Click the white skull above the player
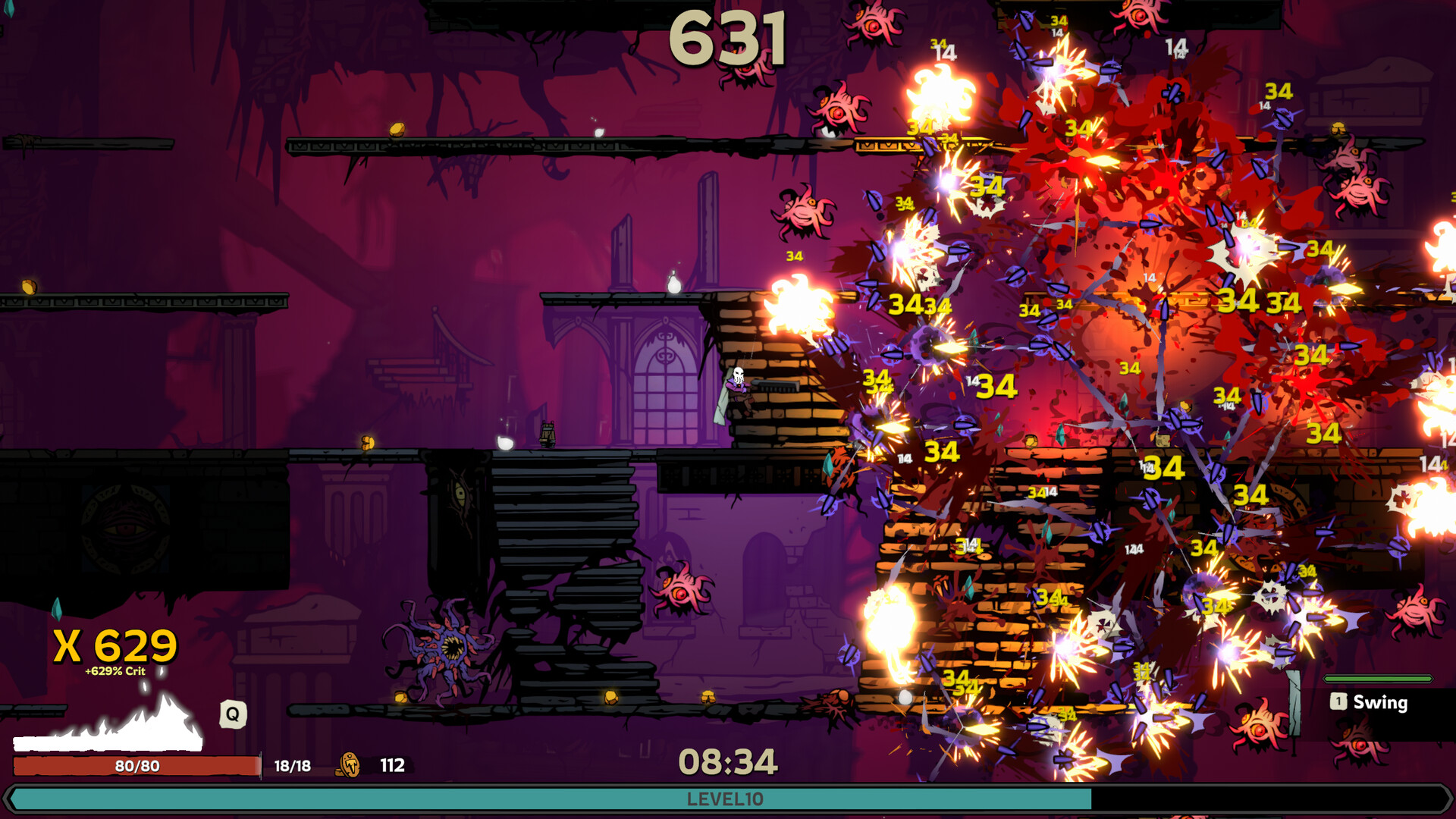Viewport: 1456px width, 819px height. tap(737, 373)
